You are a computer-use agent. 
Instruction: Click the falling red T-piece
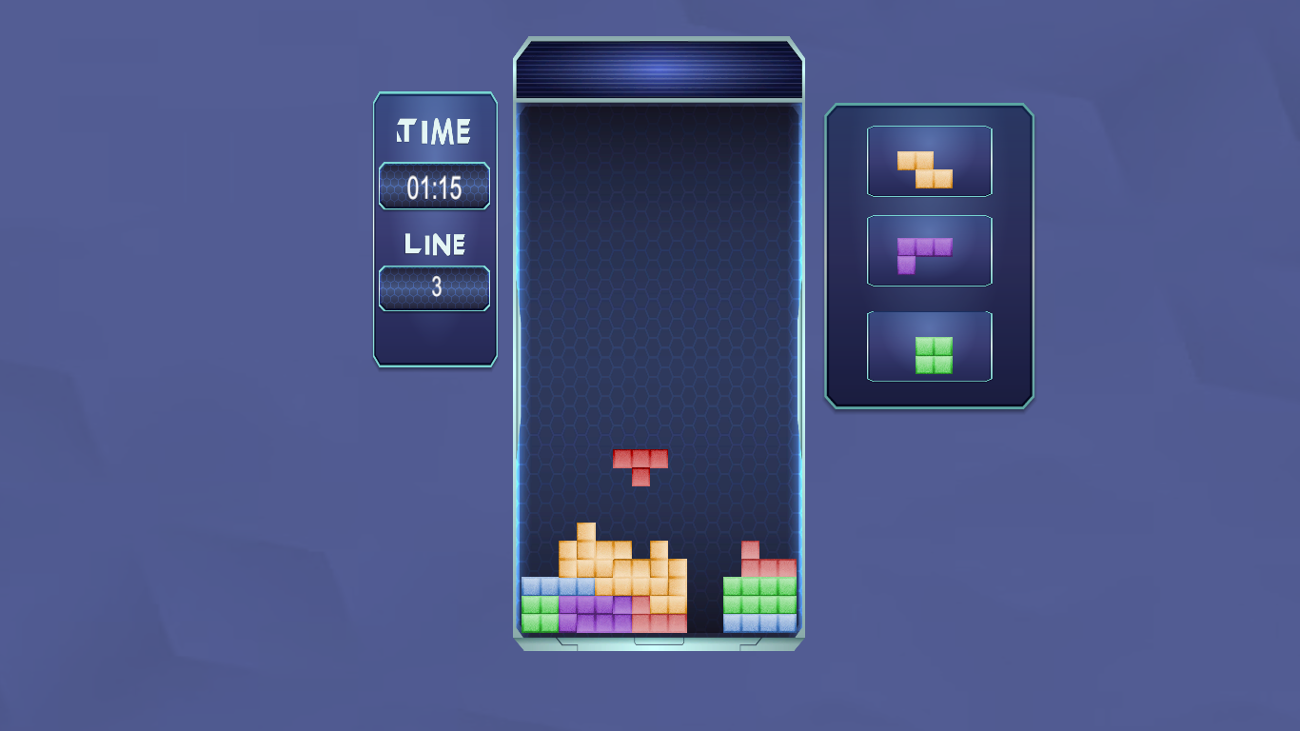[x=640, y=465]
